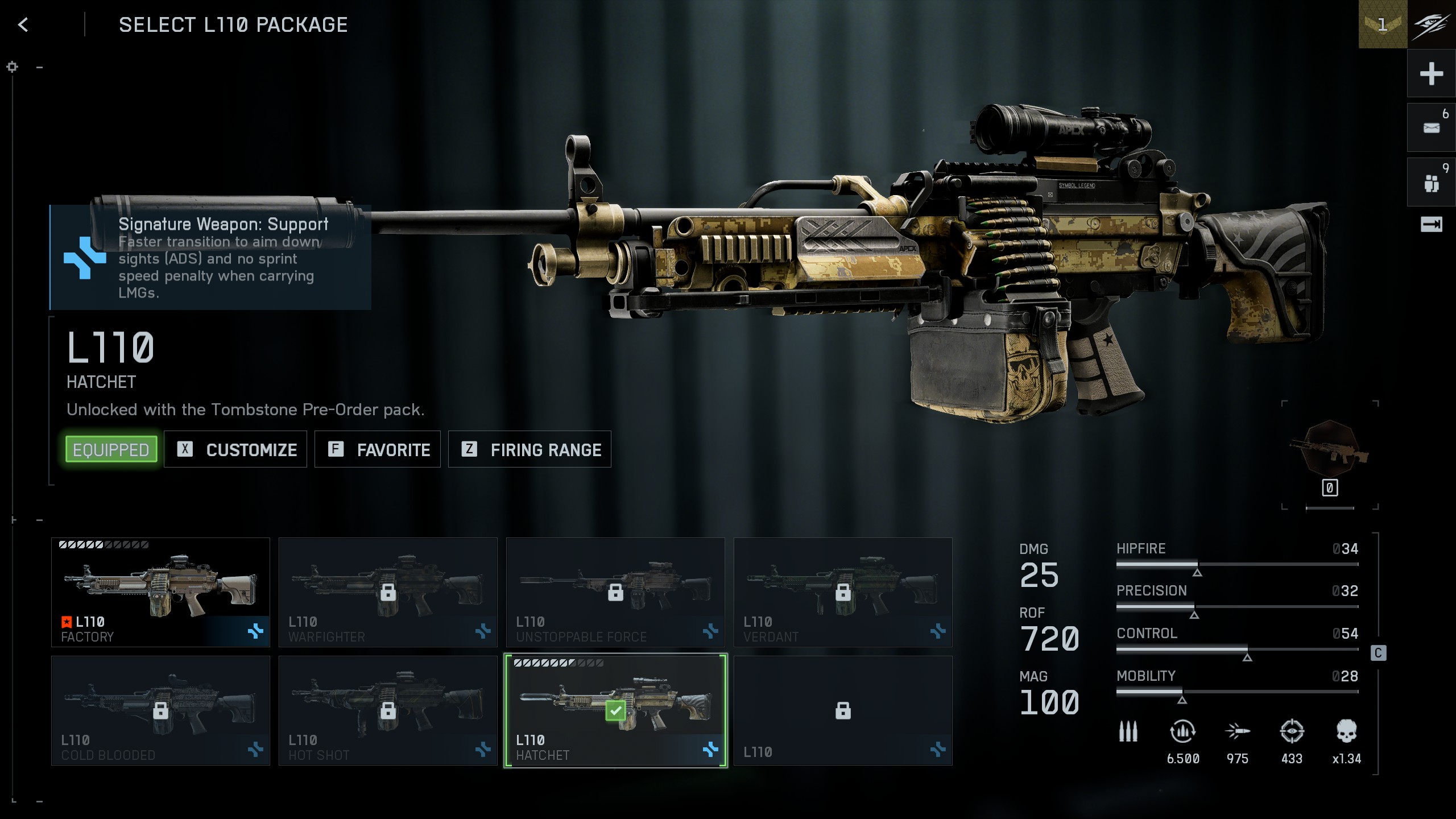Go back using the top-left arrow
The width and height of the screenshot is (1456, 819).
click(x=23, y=24)
